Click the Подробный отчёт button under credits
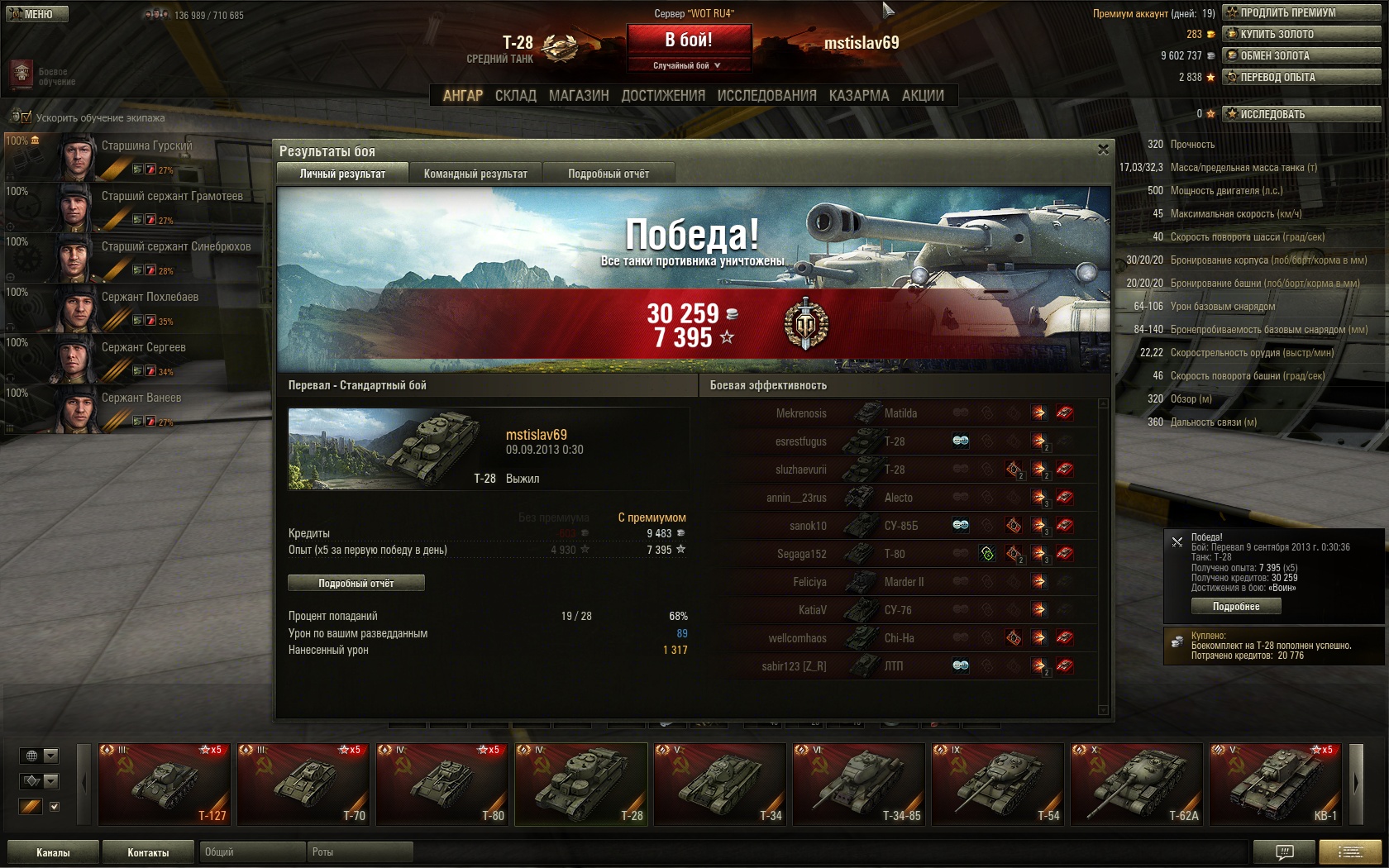 (356, 583)
